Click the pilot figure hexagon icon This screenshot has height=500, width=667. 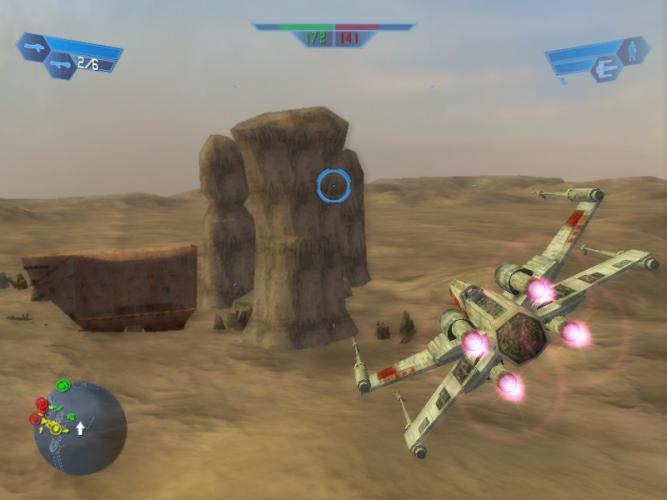point(631,50)
